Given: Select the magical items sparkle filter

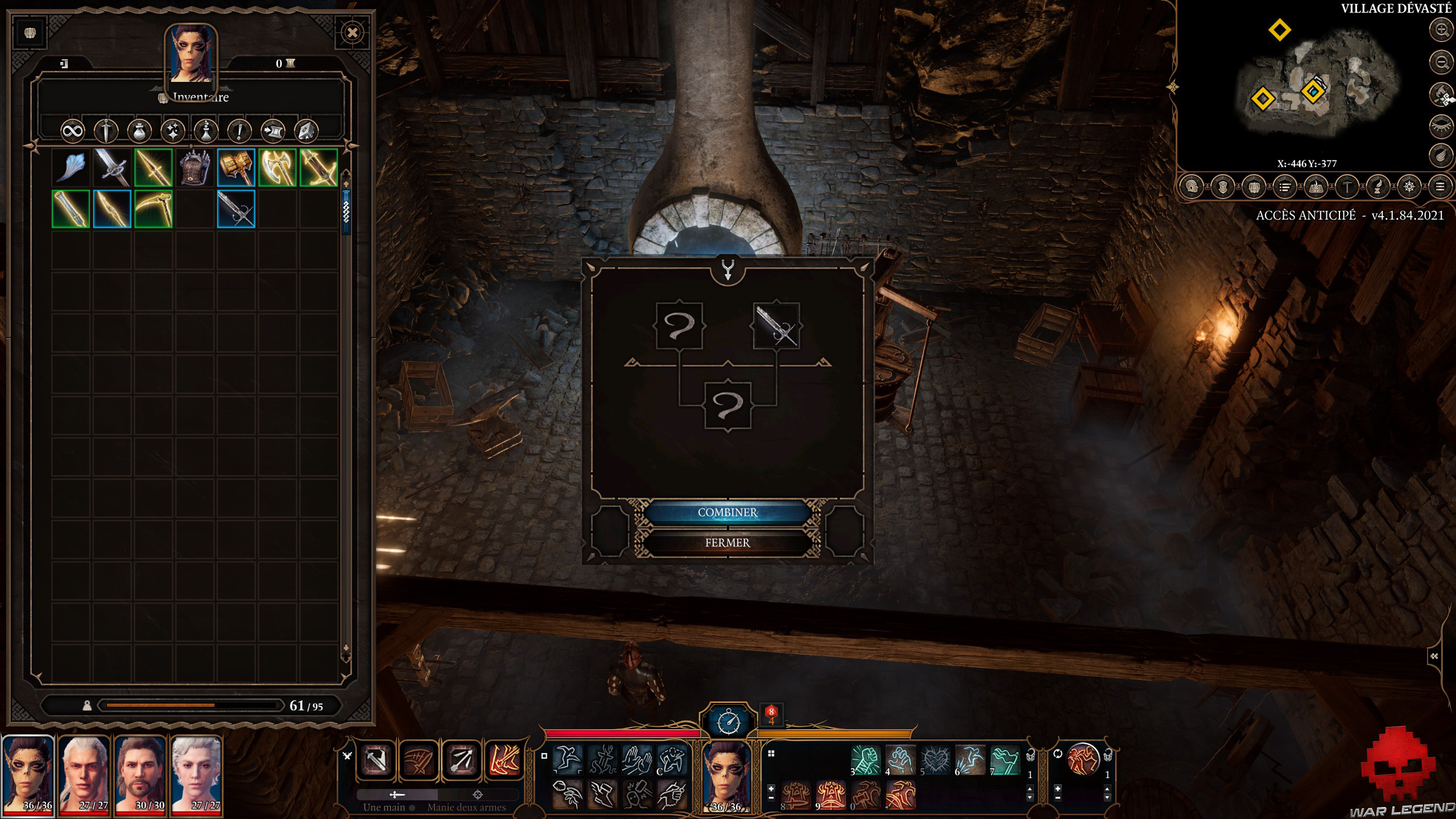Looking at the screenshot, I should 173,132.
